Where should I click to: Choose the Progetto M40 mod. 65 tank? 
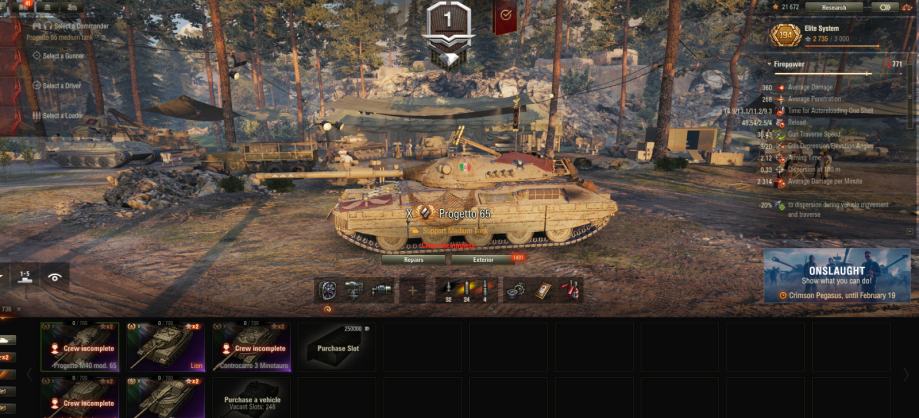point(79,346)
